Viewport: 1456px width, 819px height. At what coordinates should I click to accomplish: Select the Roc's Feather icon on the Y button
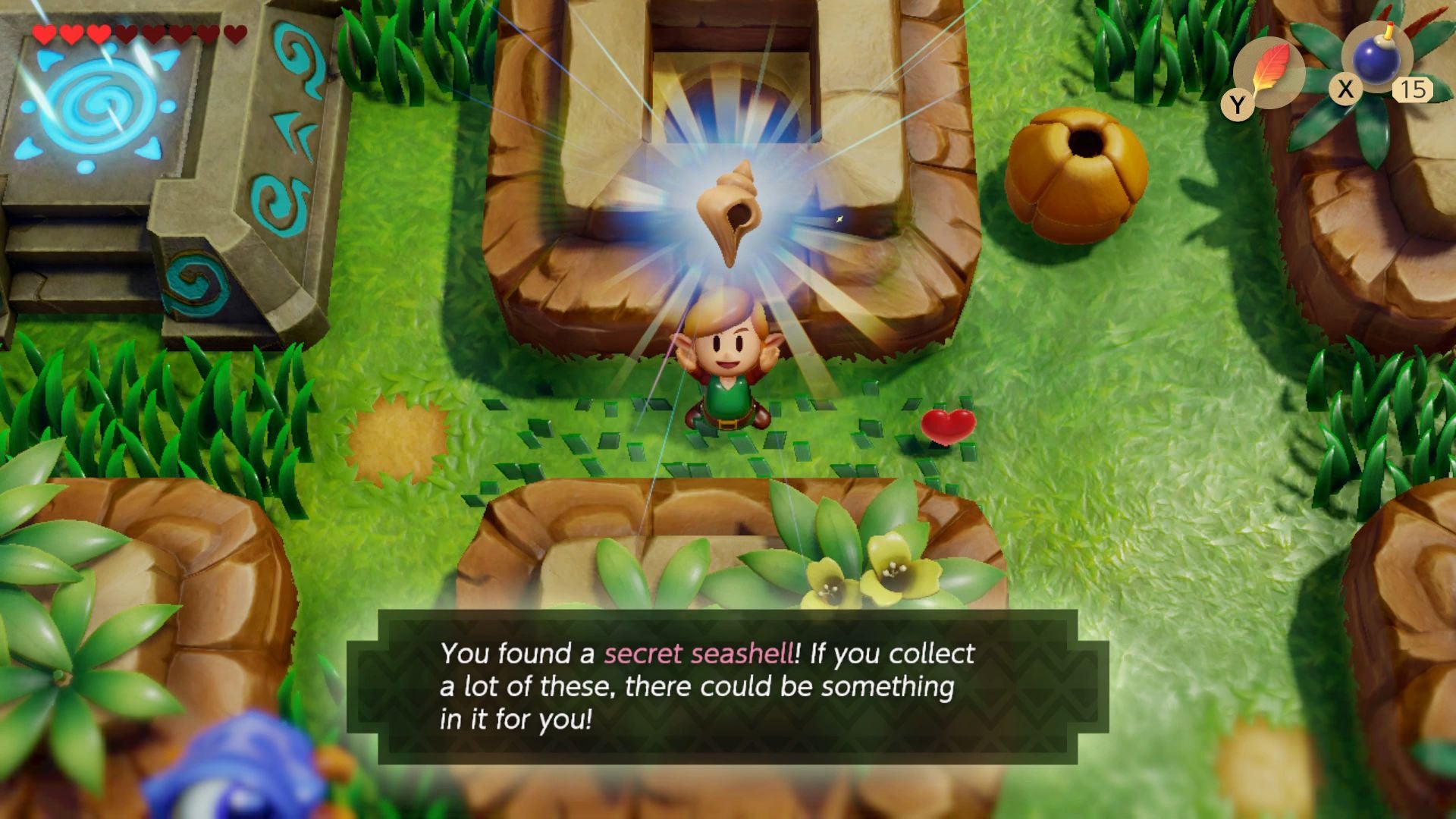[1270, 68]
